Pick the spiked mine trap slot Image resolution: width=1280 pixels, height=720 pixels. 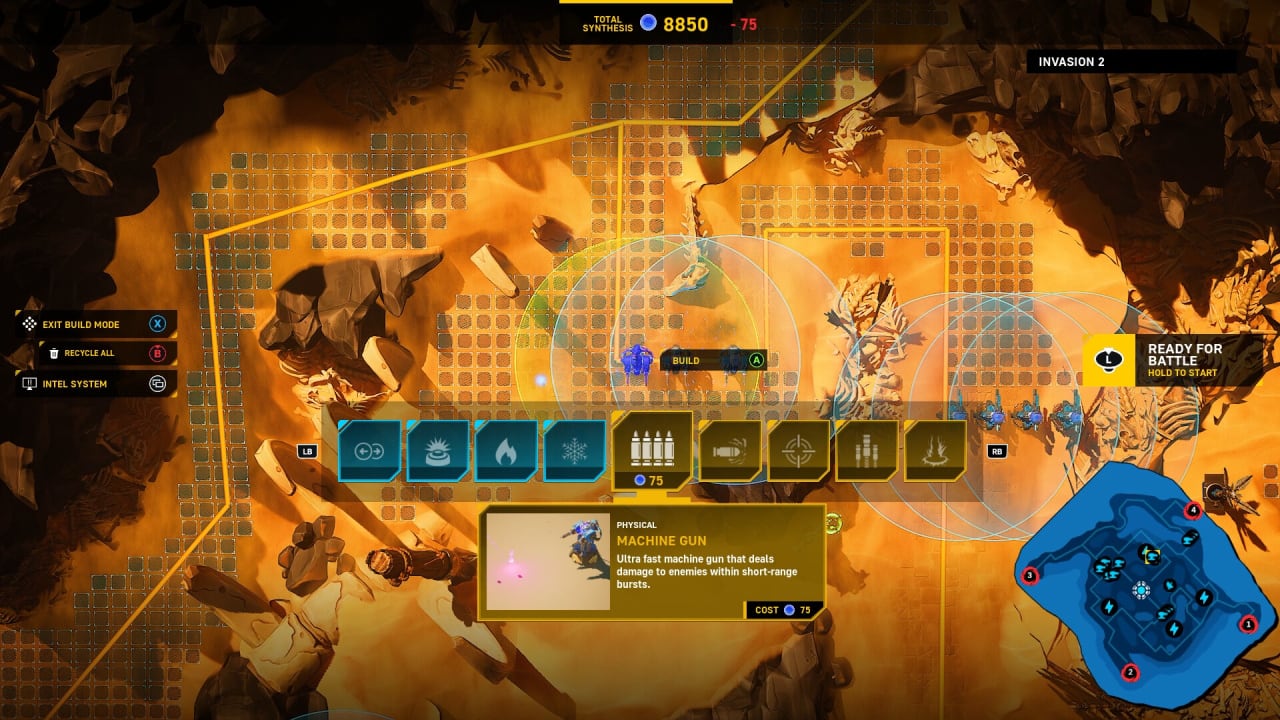pos(437,450)
